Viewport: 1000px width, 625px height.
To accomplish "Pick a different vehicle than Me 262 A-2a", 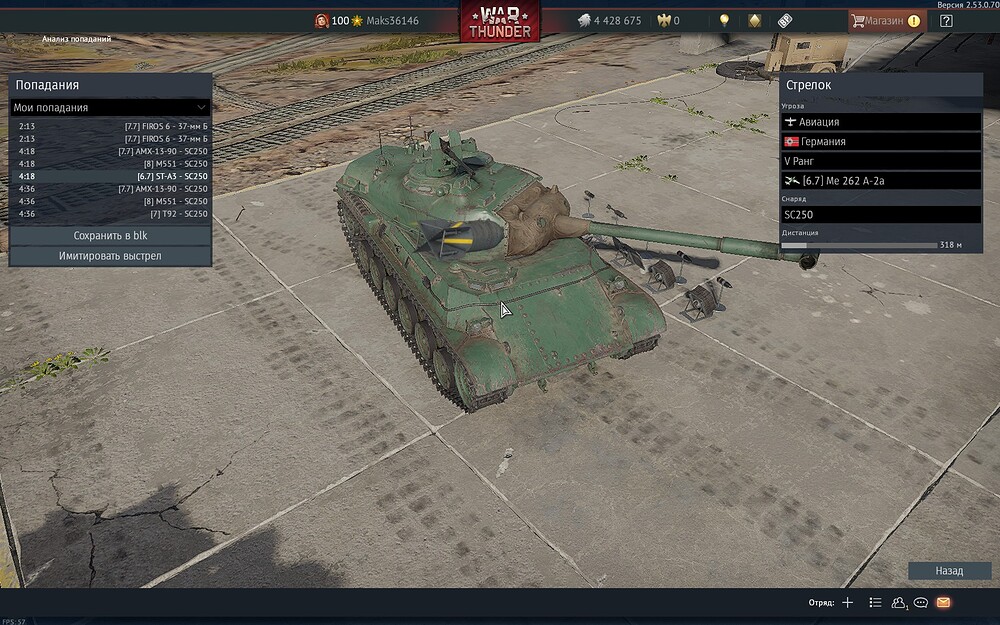I will (880, 181).
